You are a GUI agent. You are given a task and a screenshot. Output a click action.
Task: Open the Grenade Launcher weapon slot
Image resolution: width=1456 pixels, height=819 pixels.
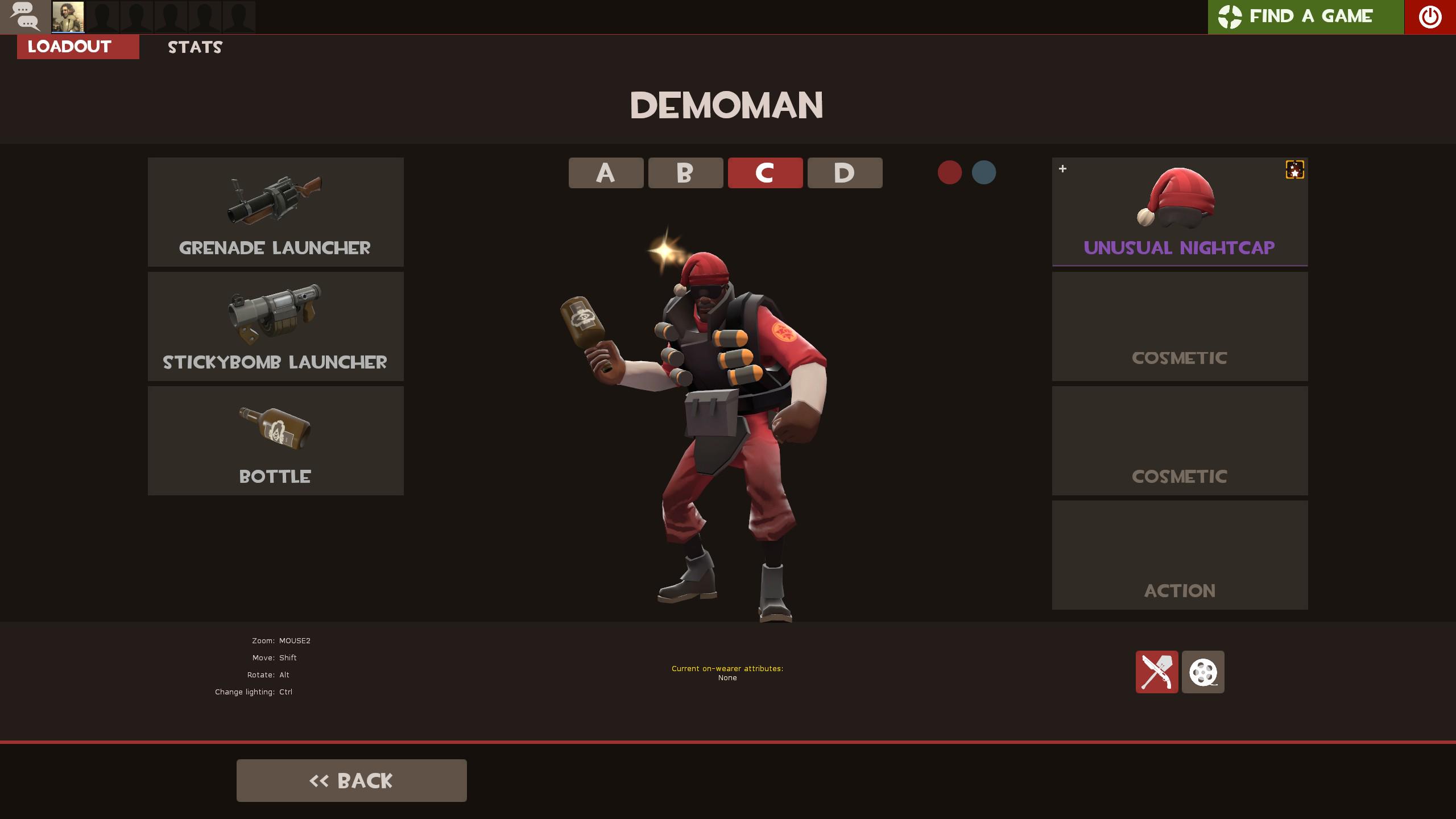(275, 212)
